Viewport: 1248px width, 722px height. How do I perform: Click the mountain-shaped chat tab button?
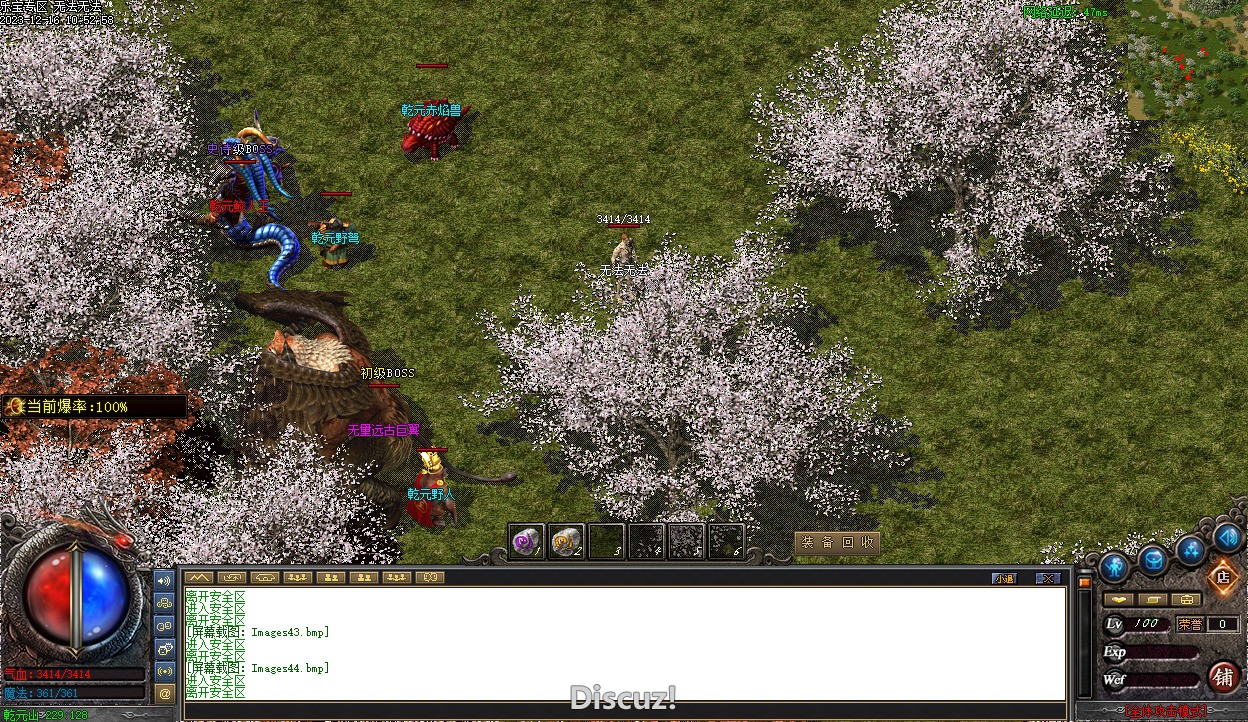[x=198, y=577]
